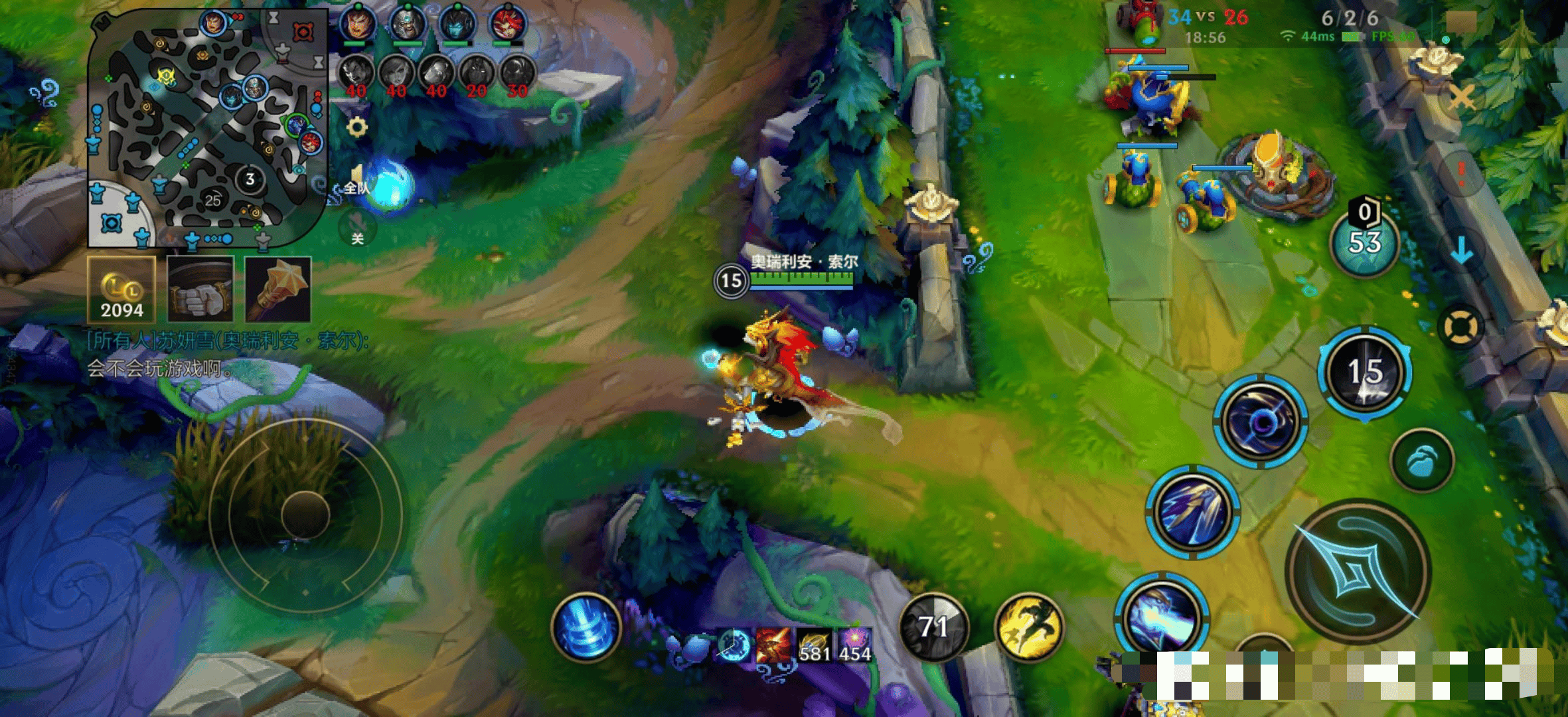
Task: Buy the recommended golden mace item
Action: pos(278,290)
